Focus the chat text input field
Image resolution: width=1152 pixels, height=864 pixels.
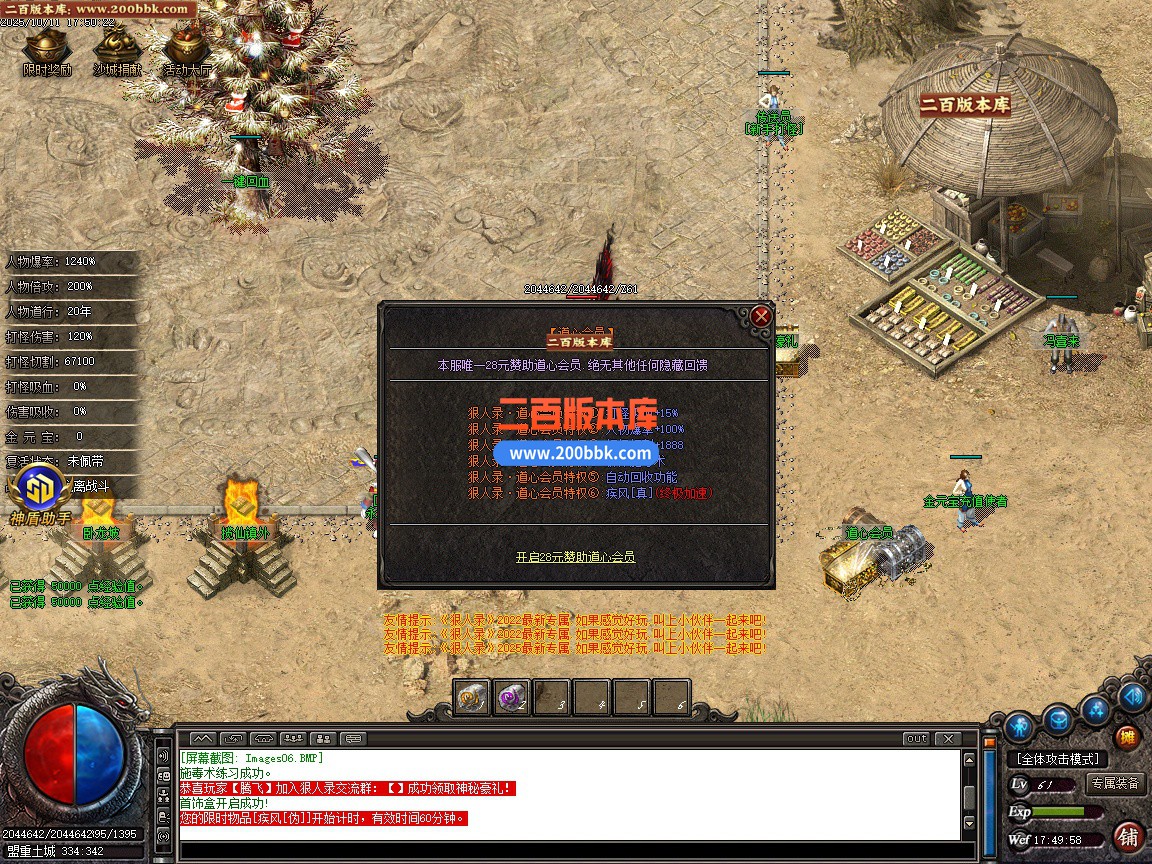(570, 851)
